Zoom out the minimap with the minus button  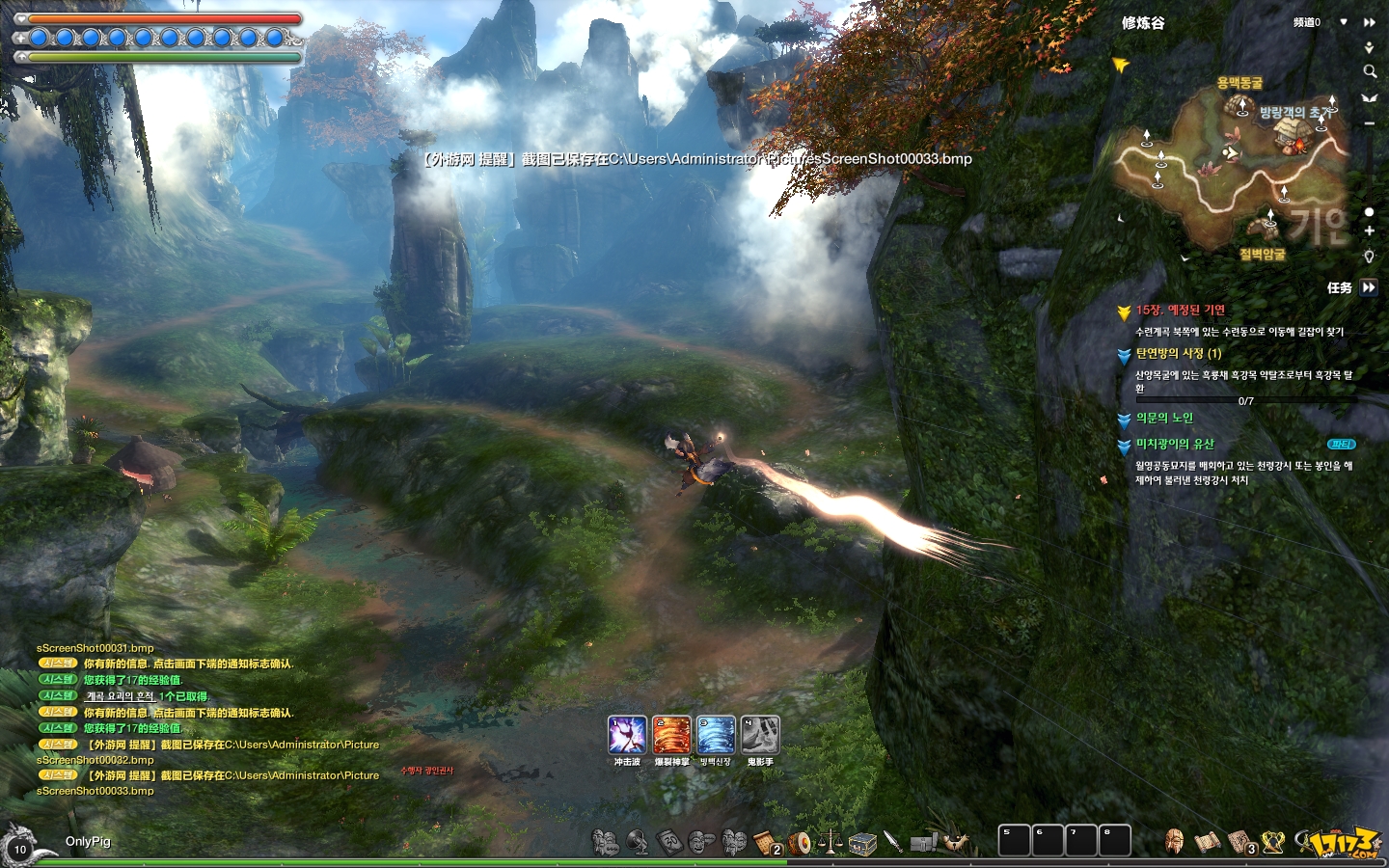coord(1369,123)
